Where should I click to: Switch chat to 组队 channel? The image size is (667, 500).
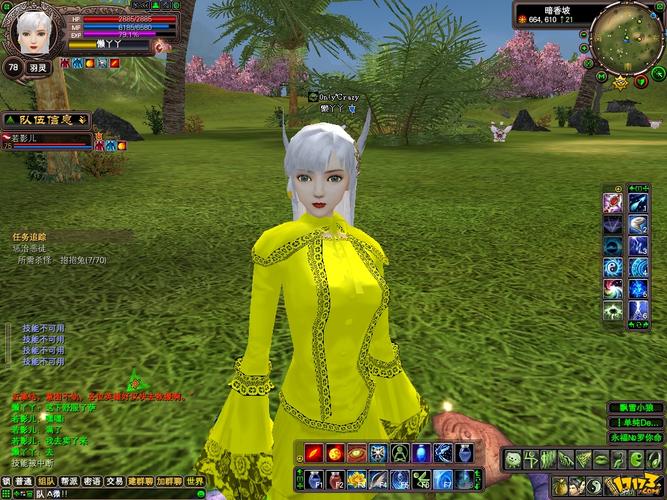point(47,481)
